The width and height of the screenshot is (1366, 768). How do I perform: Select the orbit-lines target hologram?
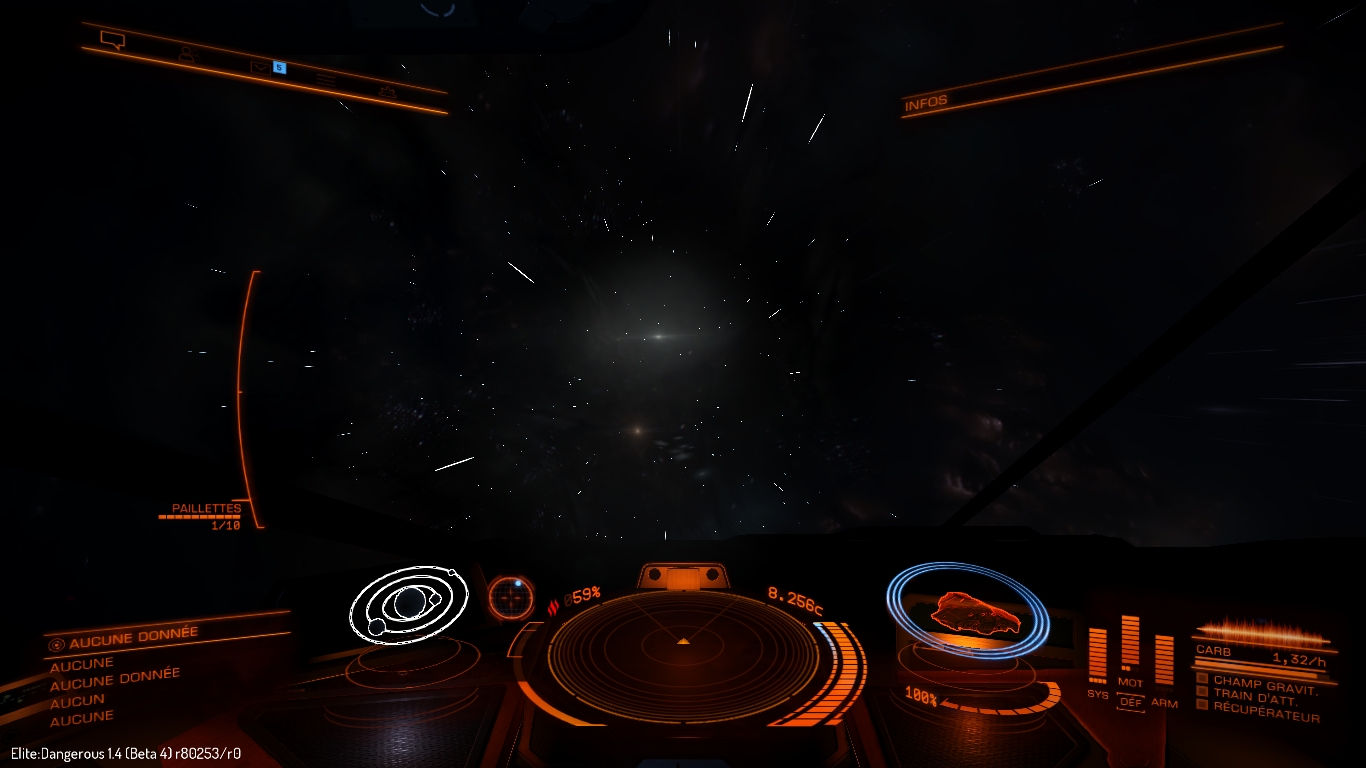409,603
